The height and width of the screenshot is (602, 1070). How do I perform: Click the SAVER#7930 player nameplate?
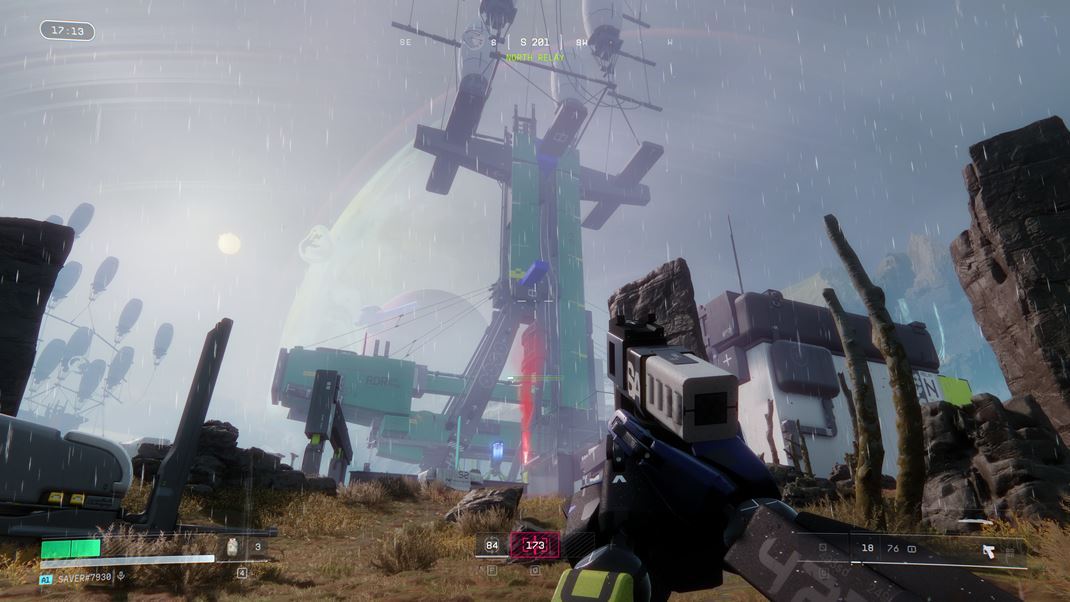coord(84,577)
